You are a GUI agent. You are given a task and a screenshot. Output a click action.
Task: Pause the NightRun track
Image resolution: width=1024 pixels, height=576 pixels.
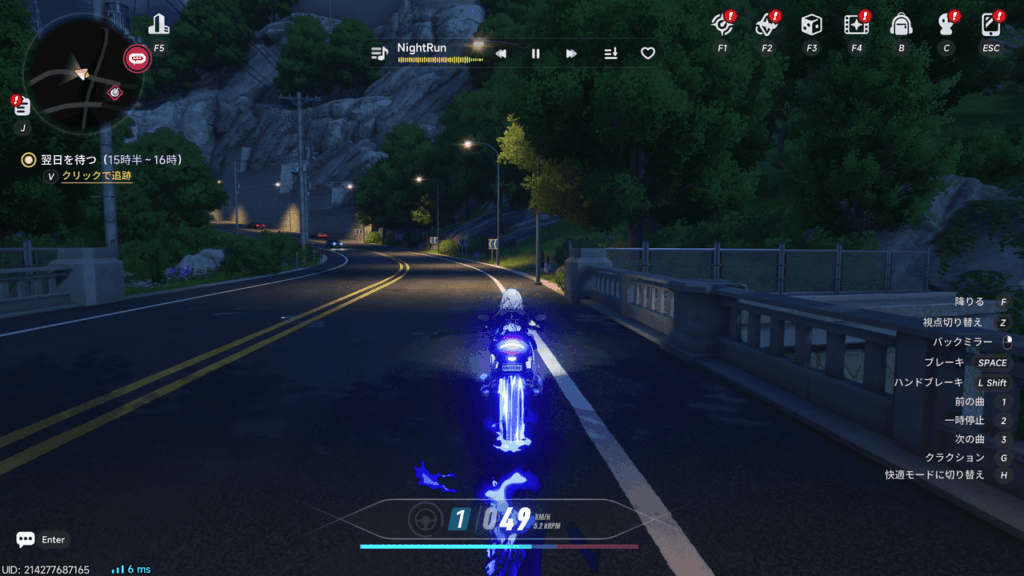tap(536, 53)
